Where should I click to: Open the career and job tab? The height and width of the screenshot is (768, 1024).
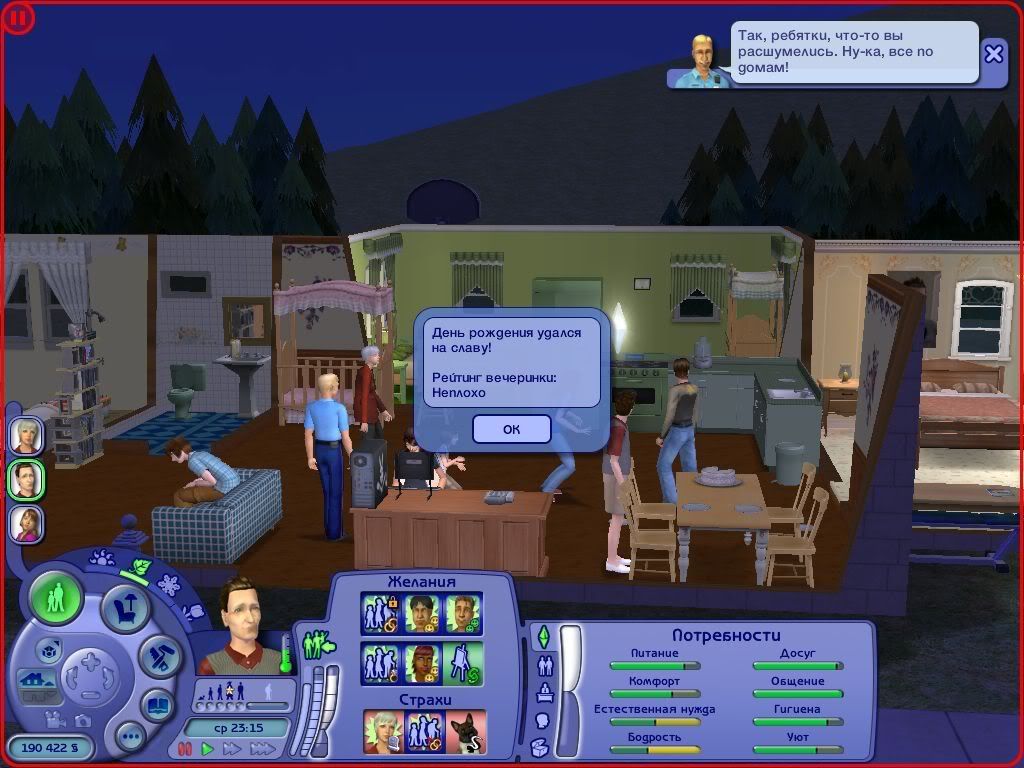pos(545,692)
